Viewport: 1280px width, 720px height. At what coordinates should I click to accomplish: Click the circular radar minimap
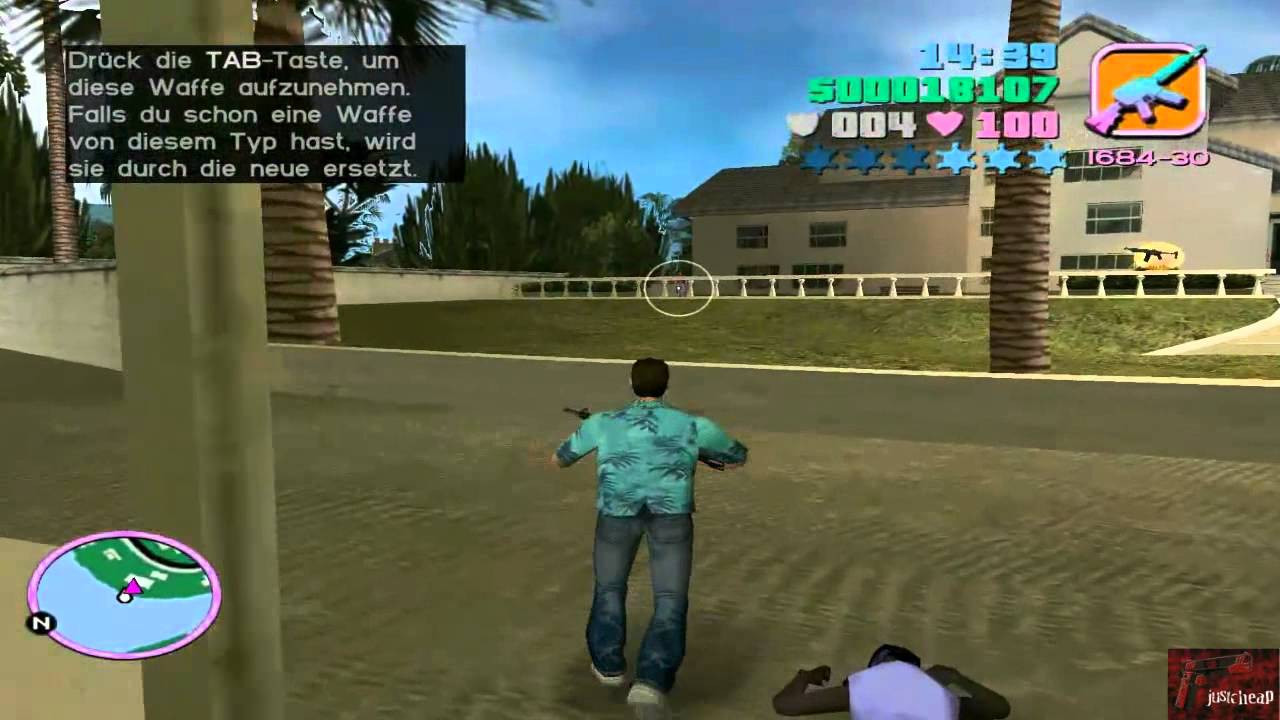[x=124, y=594]
